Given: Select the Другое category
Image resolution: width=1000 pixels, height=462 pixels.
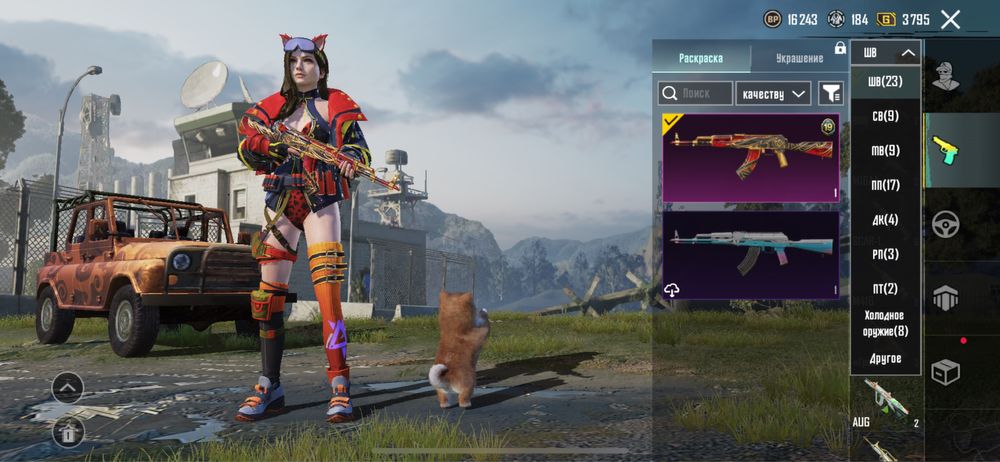Looking at the screenshot, I should [x=885, y=358].
